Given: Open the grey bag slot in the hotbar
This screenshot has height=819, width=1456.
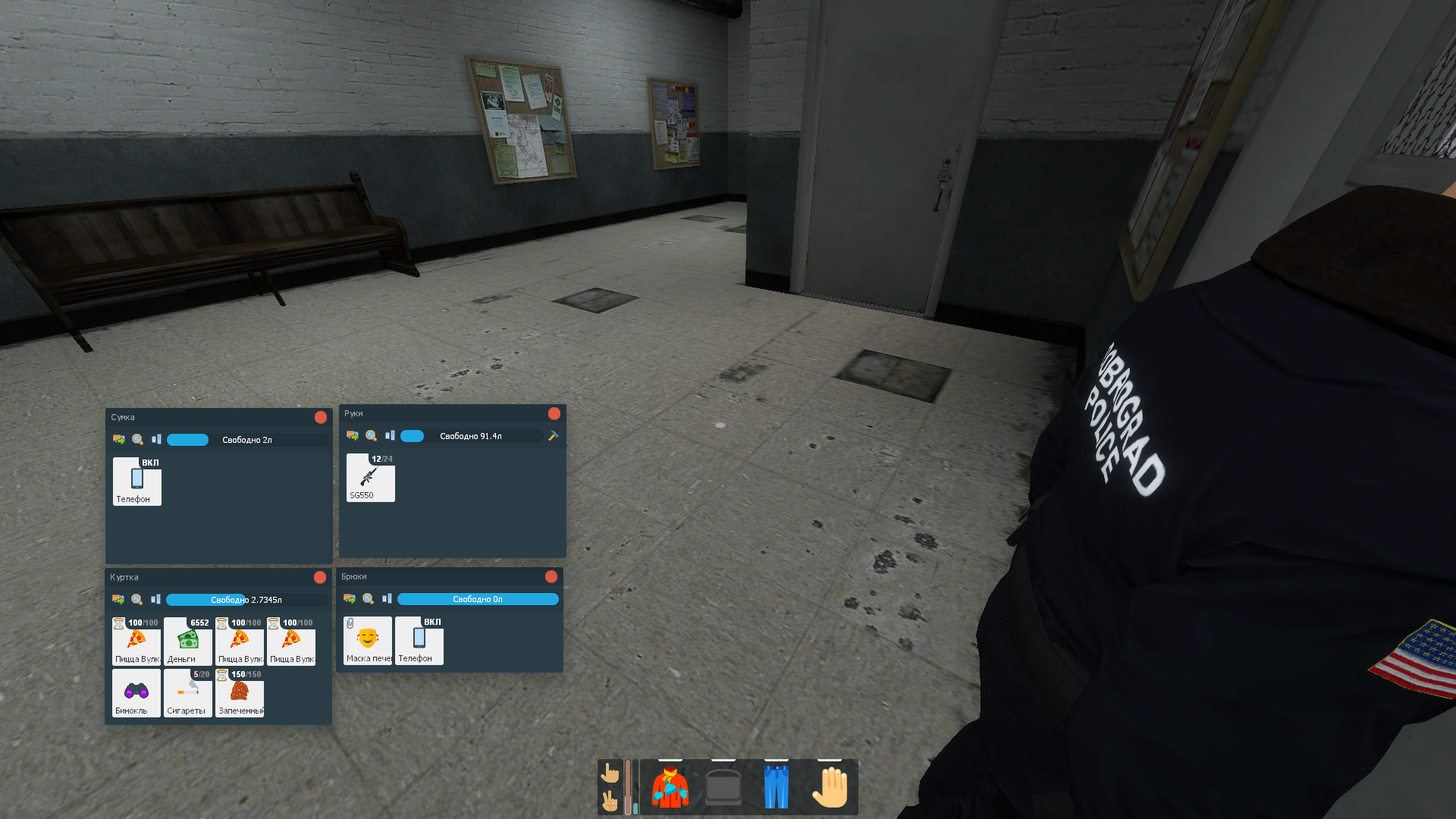Looking at the screenshot, I should [723, 787].
